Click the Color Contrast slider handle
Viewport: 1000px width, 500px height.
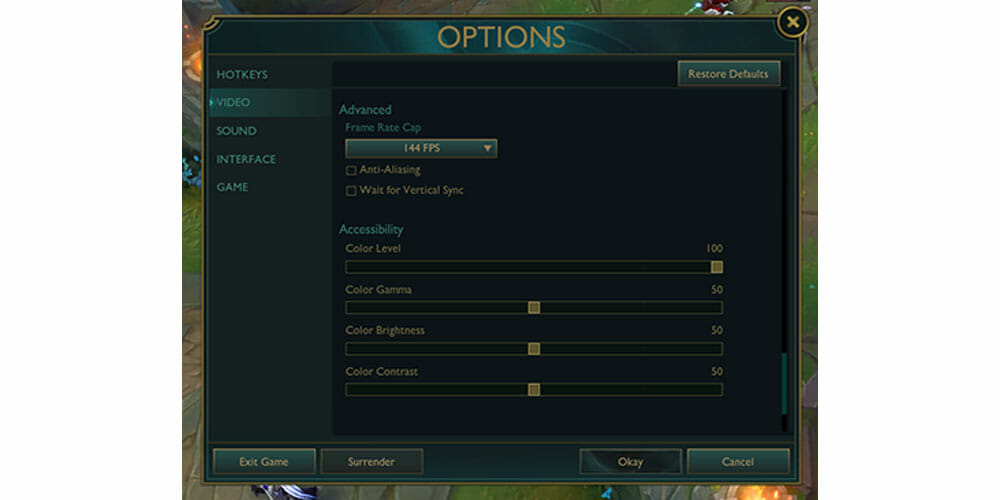[x=534, y=390]
